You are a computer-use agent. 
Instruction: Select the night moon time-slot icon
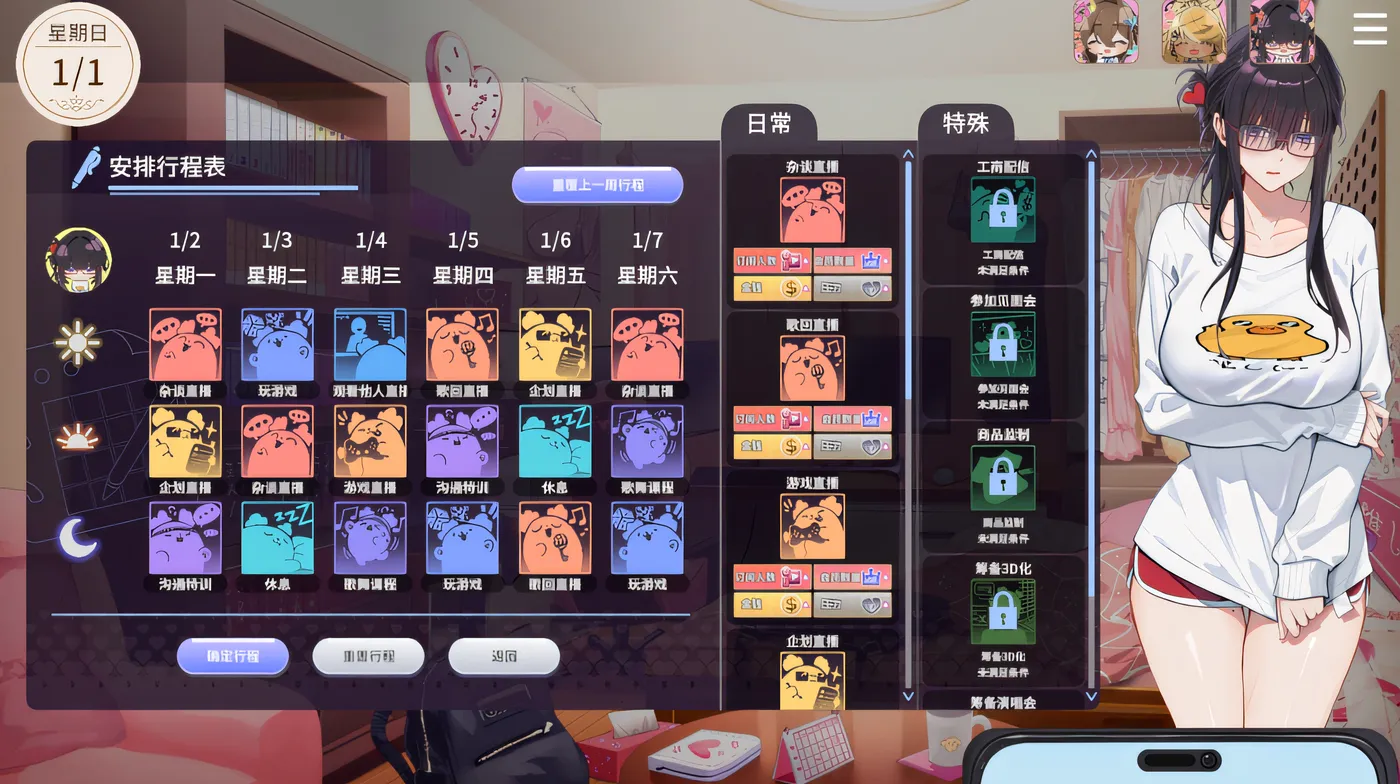point(78,539)
